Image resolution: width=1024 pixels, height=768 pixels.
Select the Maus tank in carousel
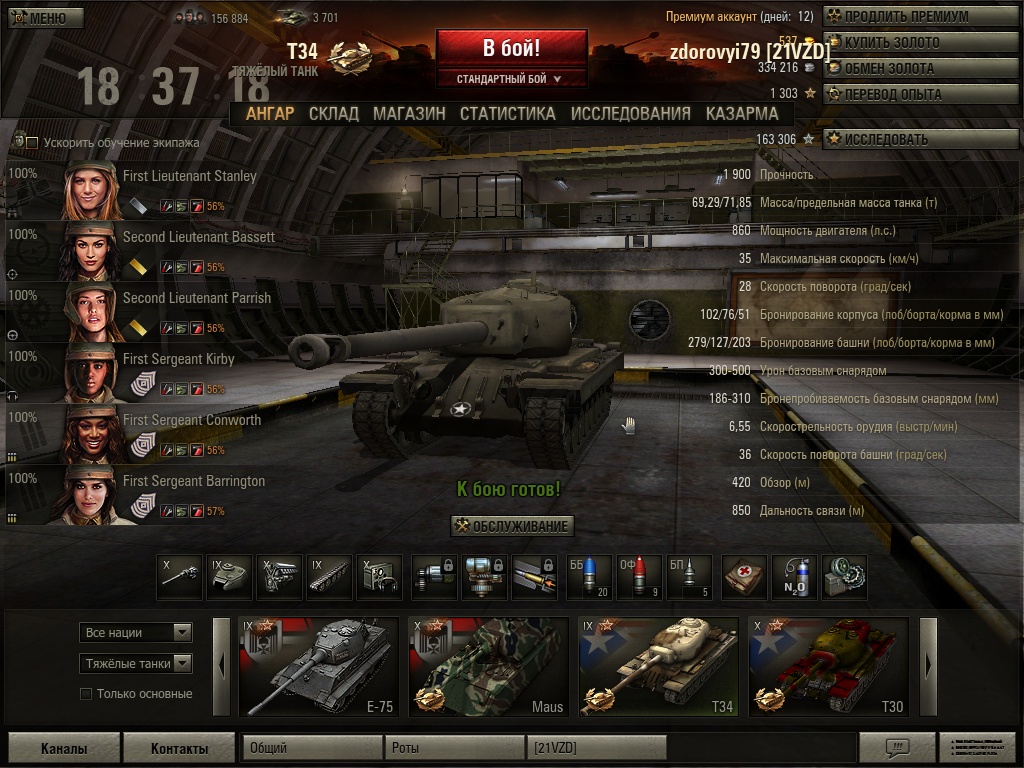[x=488, y=666]
